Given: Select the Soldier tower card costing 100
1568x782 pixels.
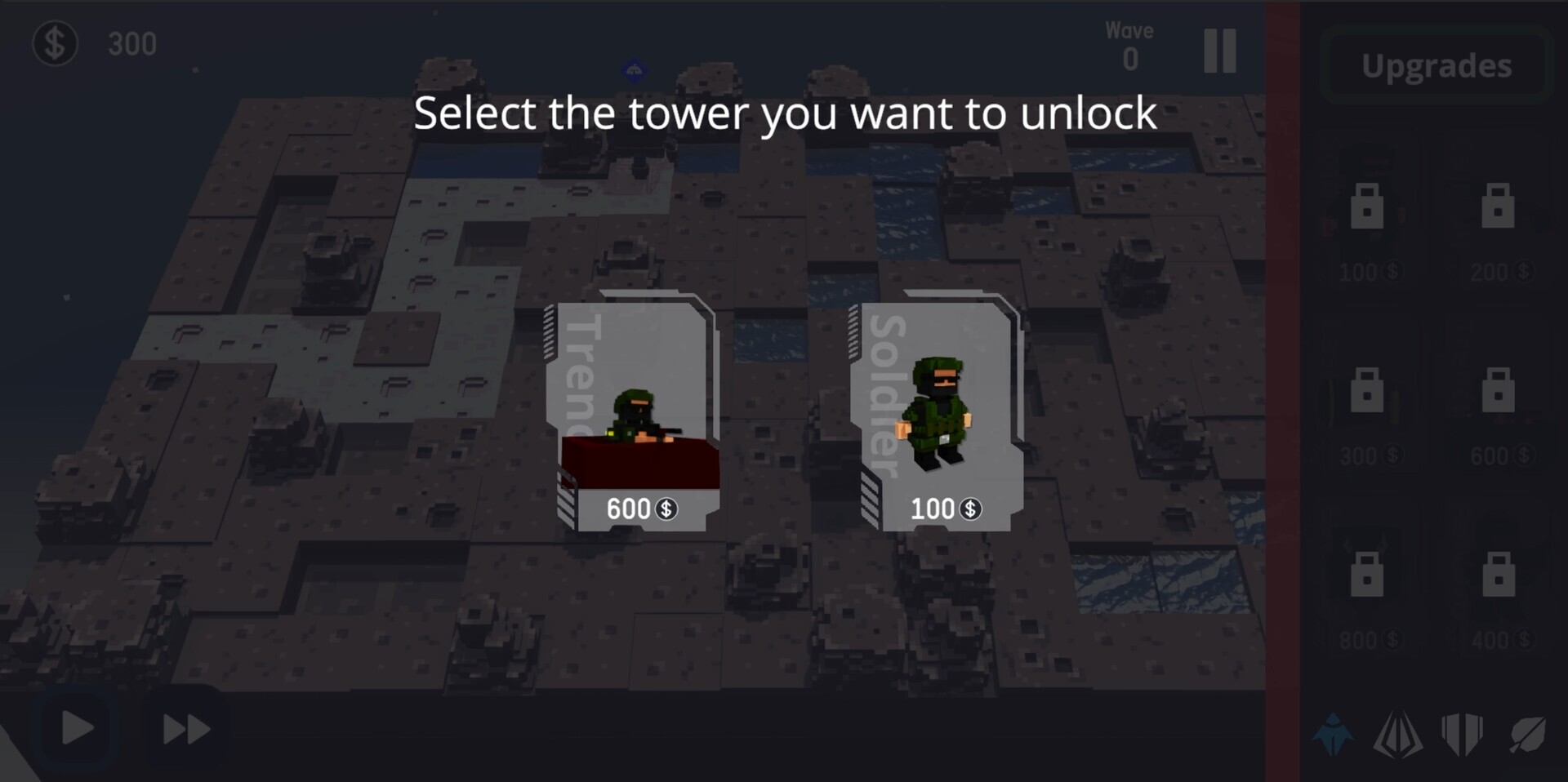Looking at the screenshot, I should (x=937, y=416).
